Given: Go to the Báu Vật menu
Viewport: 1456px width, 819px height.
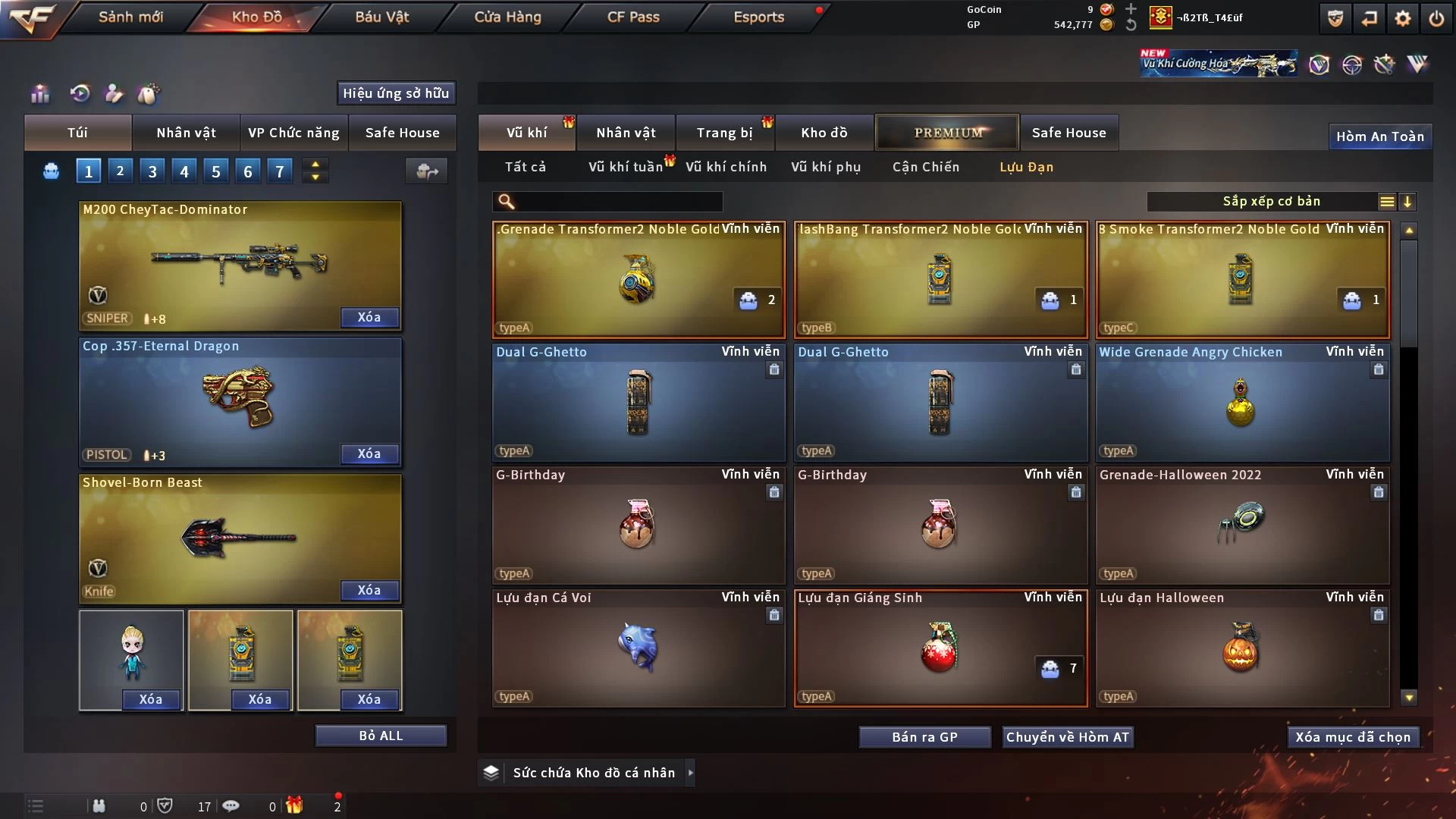Looking at the screenshot, I should (x=381, y=17).
